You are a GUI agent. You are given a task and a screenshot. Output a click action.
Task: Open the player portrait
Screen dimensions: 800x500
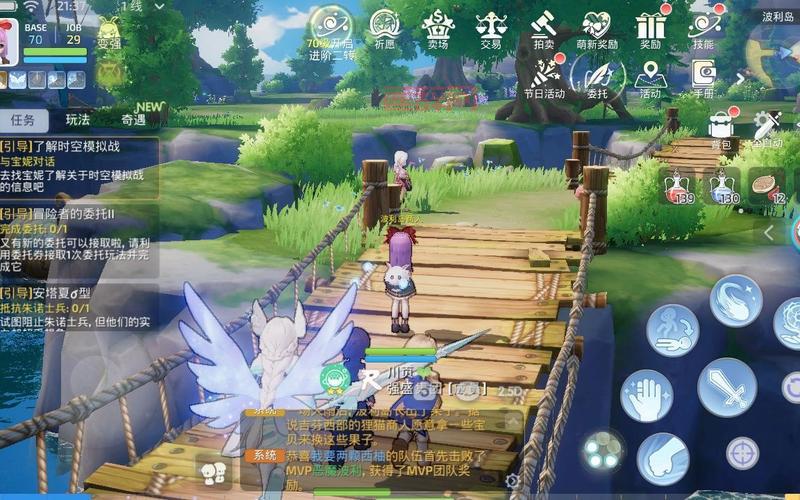click(x=9, y=39)
